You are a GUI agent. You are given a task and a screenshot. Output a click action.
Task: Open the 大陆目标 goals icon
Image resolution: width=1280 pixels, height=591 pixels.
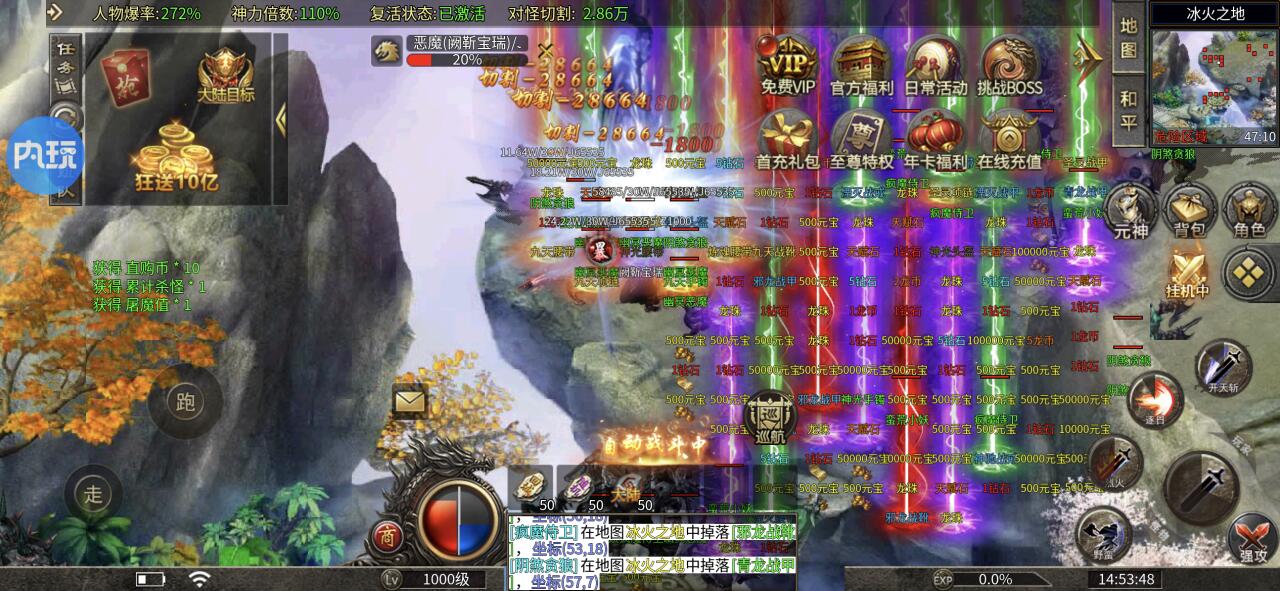[x=225, y=73]
